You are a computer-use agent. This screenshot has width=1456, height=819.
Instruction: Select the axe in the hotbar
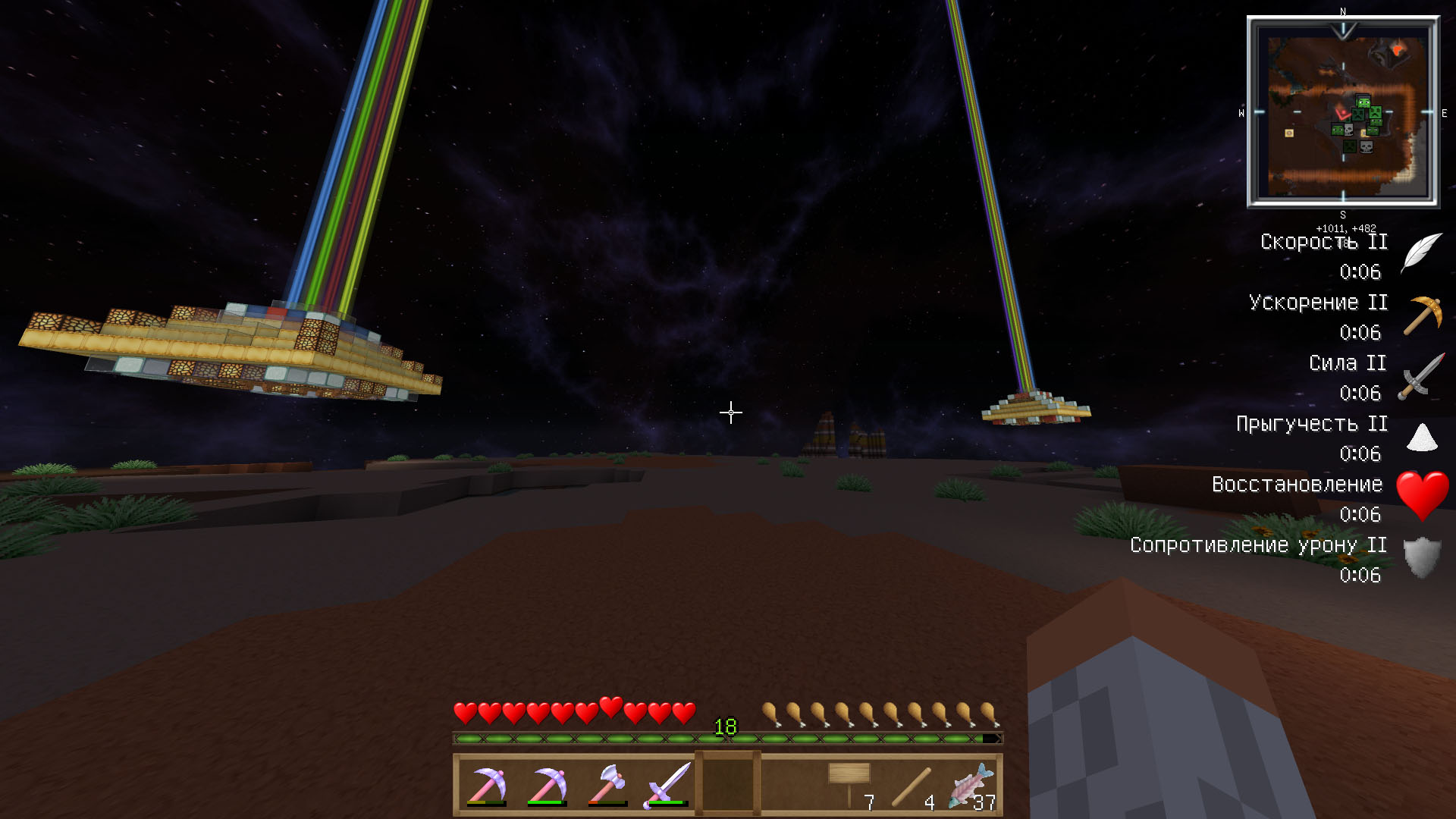coord(607,786)
